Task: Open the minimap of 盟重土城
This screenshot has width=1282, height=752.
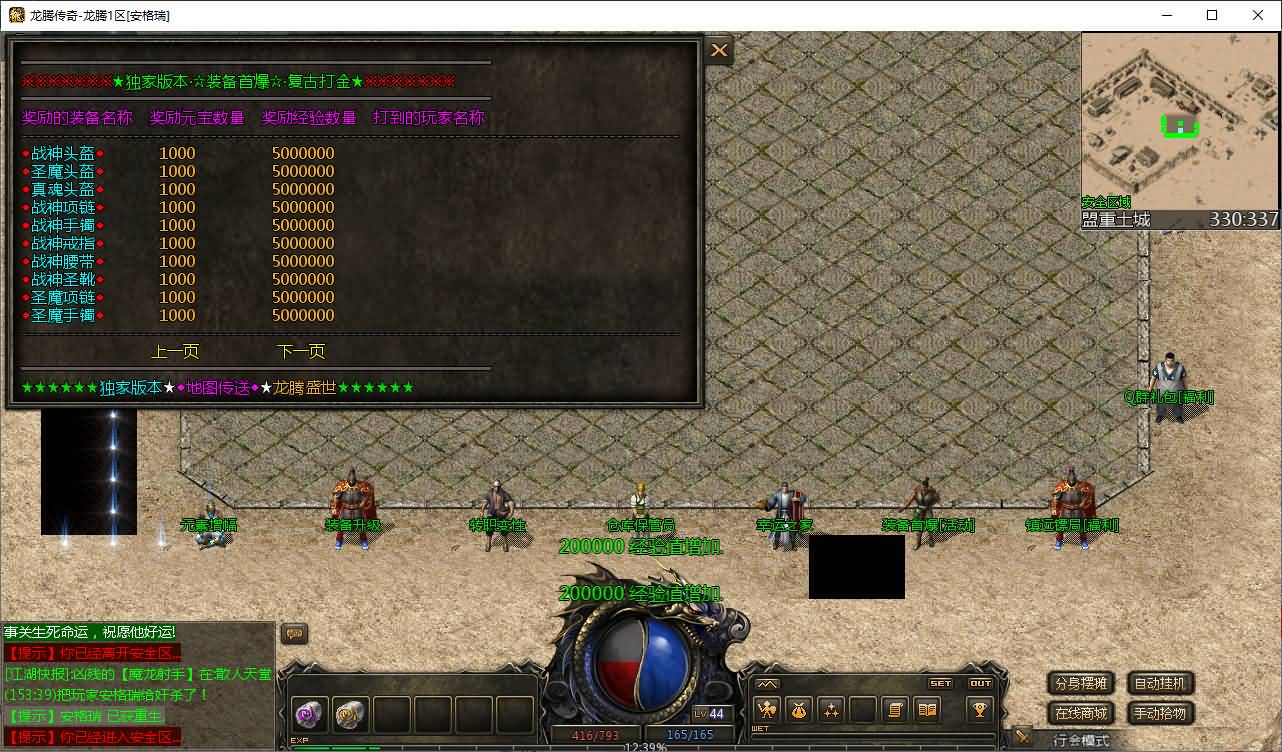Action: 1180,118
